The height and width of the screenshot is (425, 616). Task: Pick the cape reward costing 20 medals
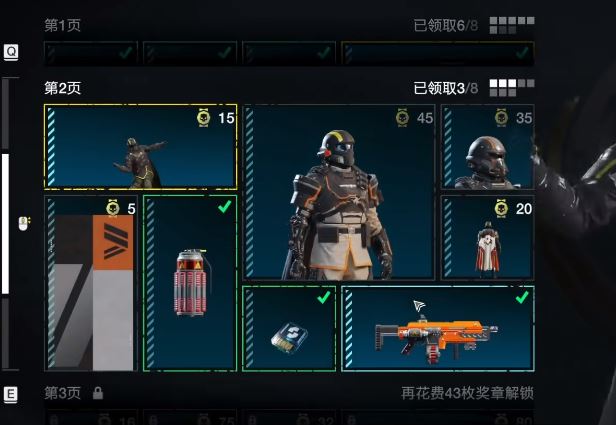487,238
